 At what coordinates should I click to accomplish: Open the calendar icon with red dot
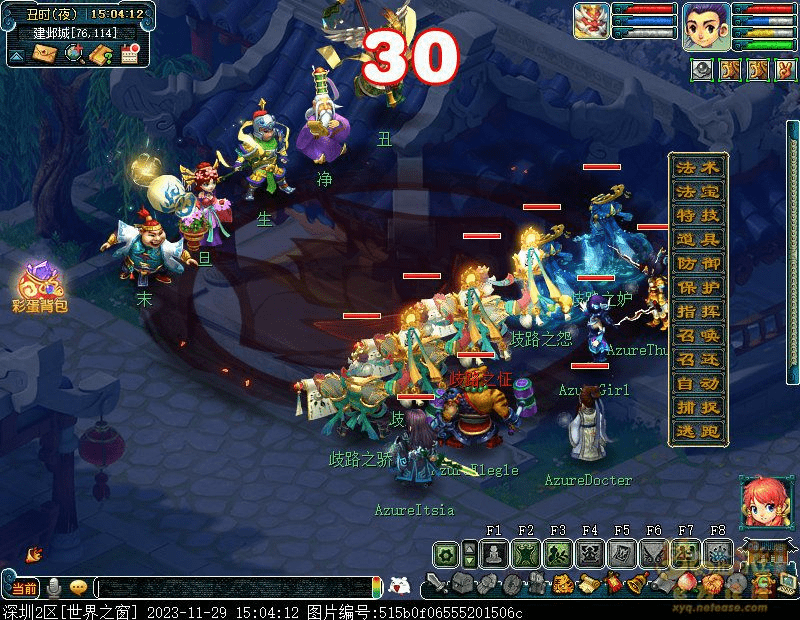[x=129, y=54]
